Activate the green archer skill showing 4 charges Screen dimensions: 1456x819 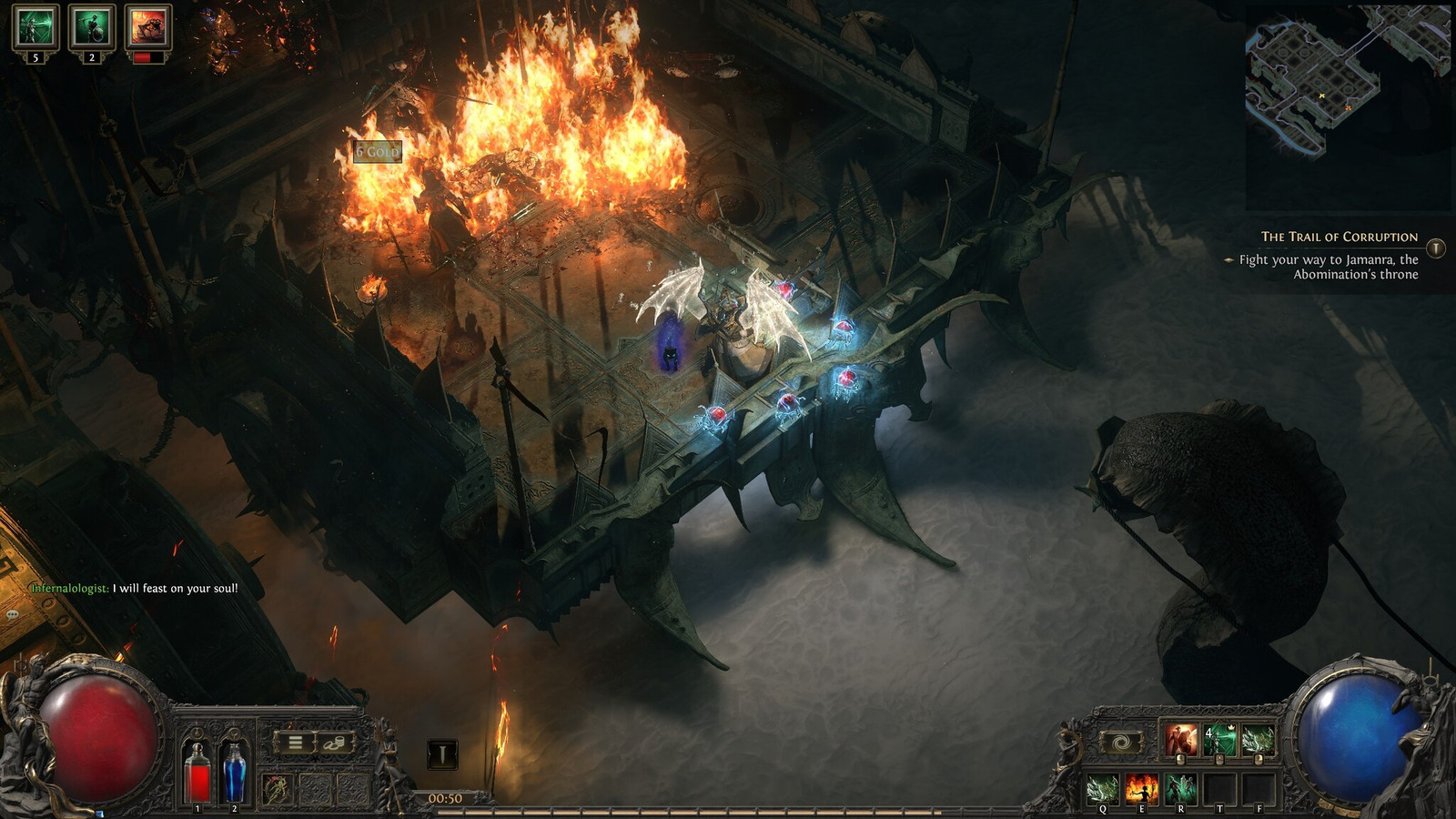click(x=1219, y=741)
